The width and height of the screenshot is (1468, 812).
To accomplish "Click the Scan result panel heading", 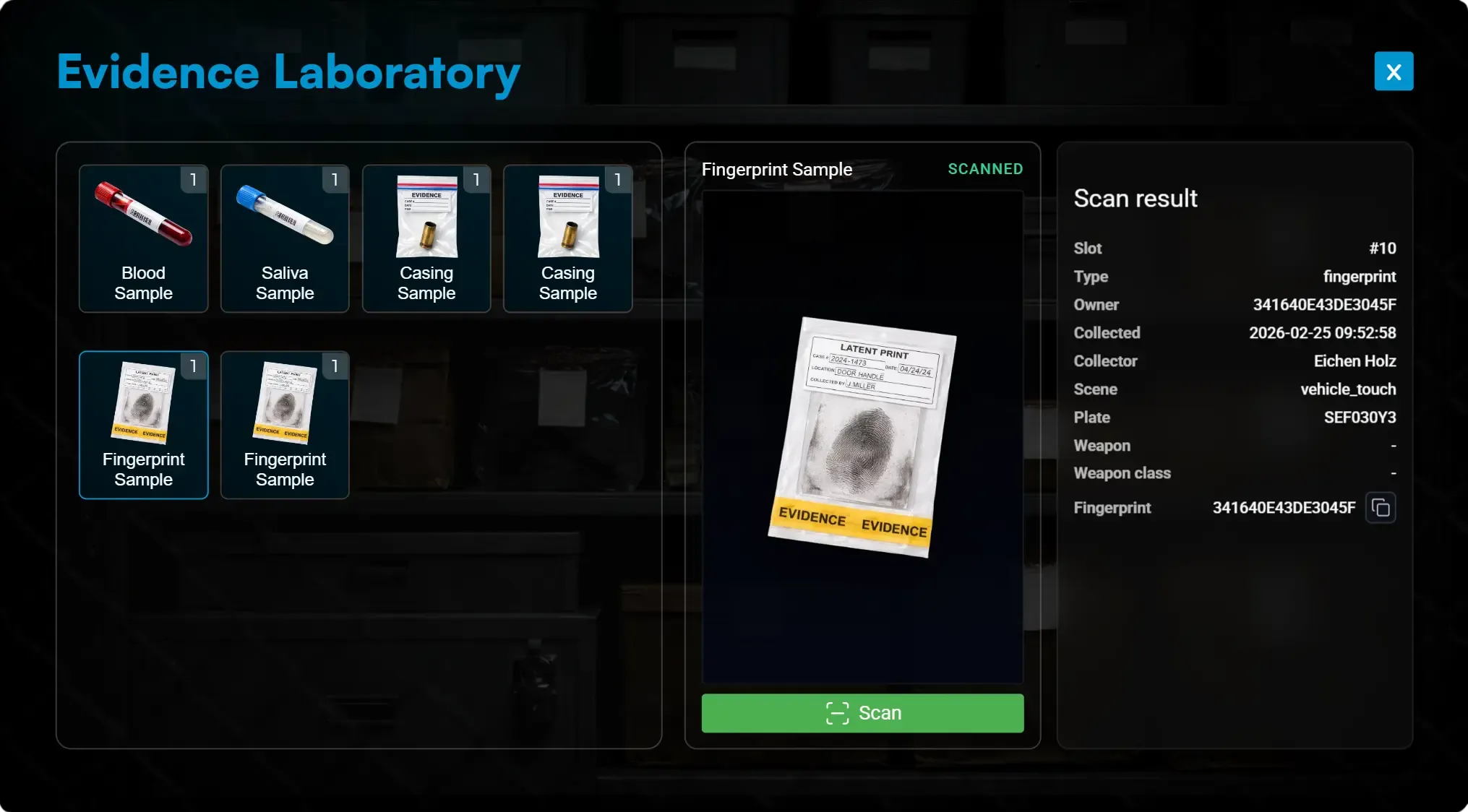I will [1135, 198].
